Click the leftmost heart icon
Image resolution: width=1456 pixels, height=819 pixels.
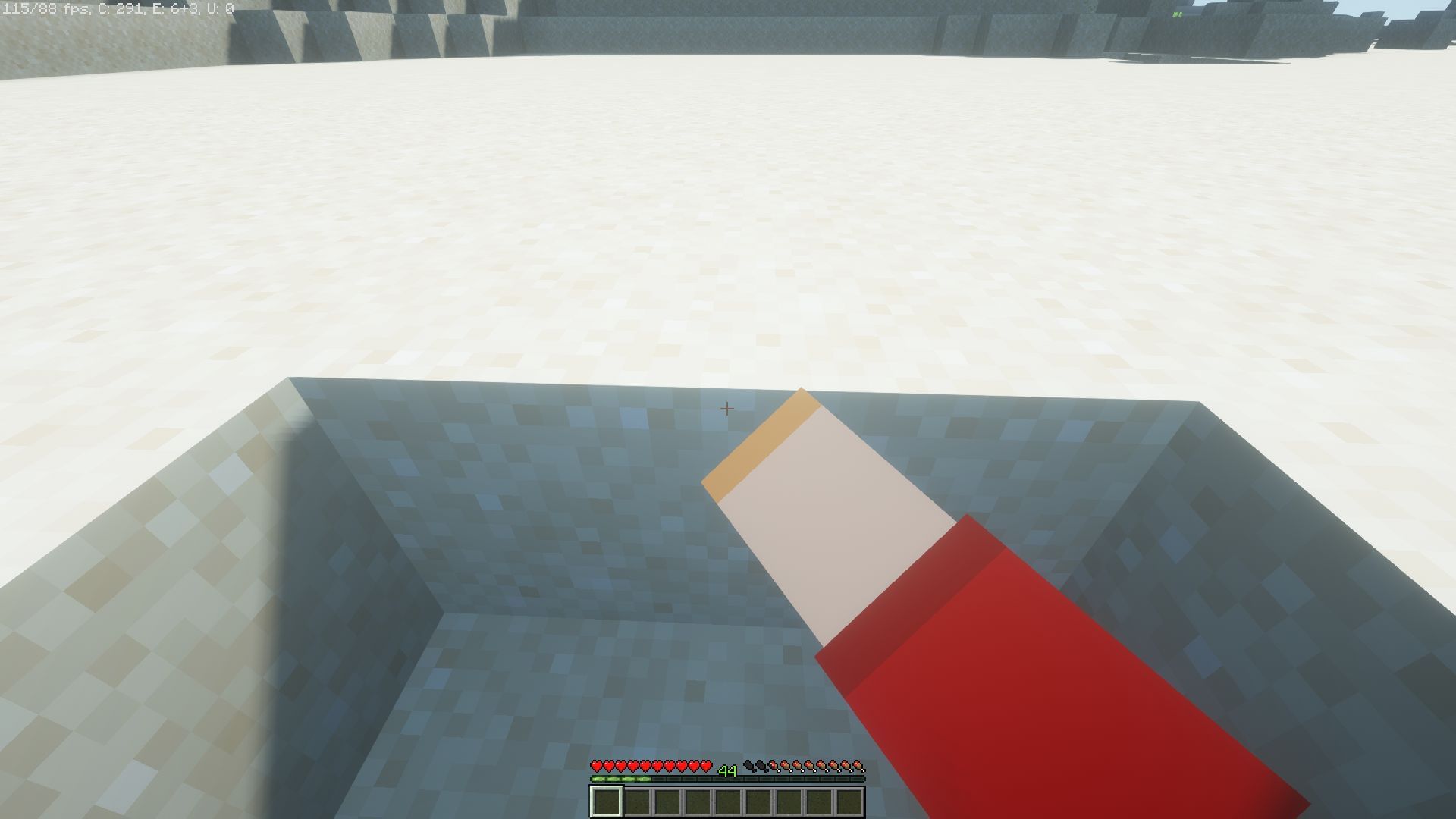[x=598, y=767]
